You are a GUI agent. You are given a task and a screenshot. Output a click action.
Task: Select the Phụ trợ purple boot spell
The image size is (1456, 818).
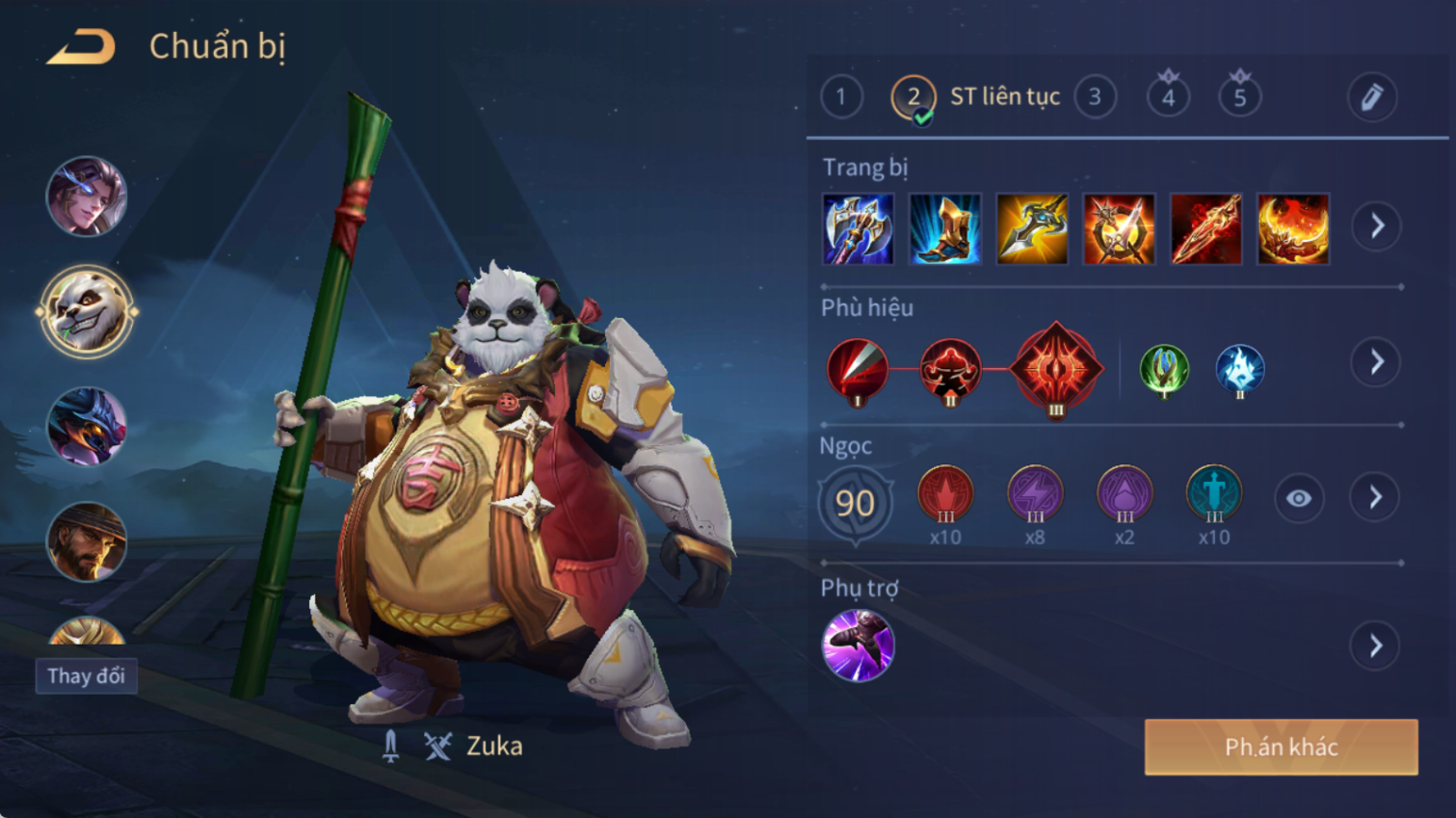tap(858, 646)
